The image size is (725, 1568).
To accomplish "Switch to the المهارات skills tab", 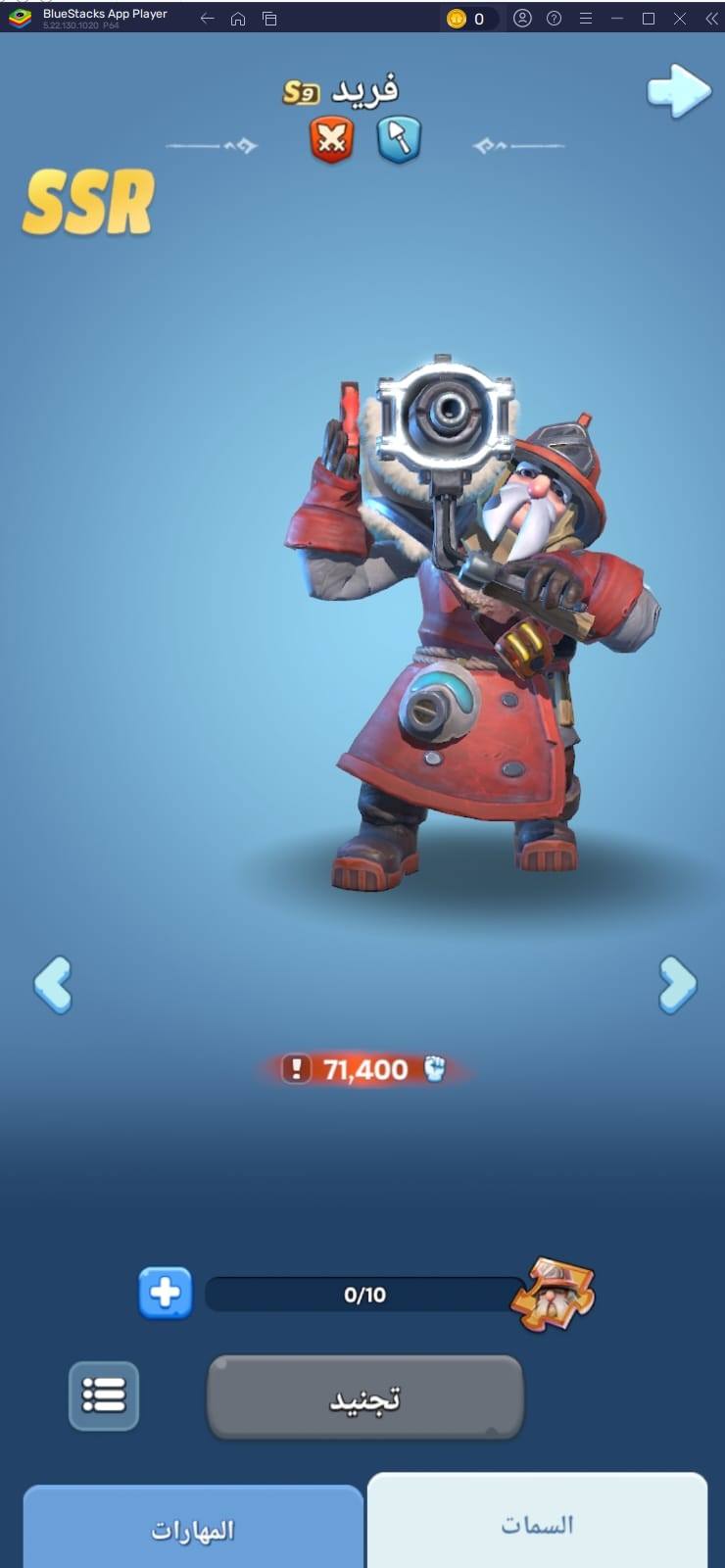I will [x=193, y=1530].
